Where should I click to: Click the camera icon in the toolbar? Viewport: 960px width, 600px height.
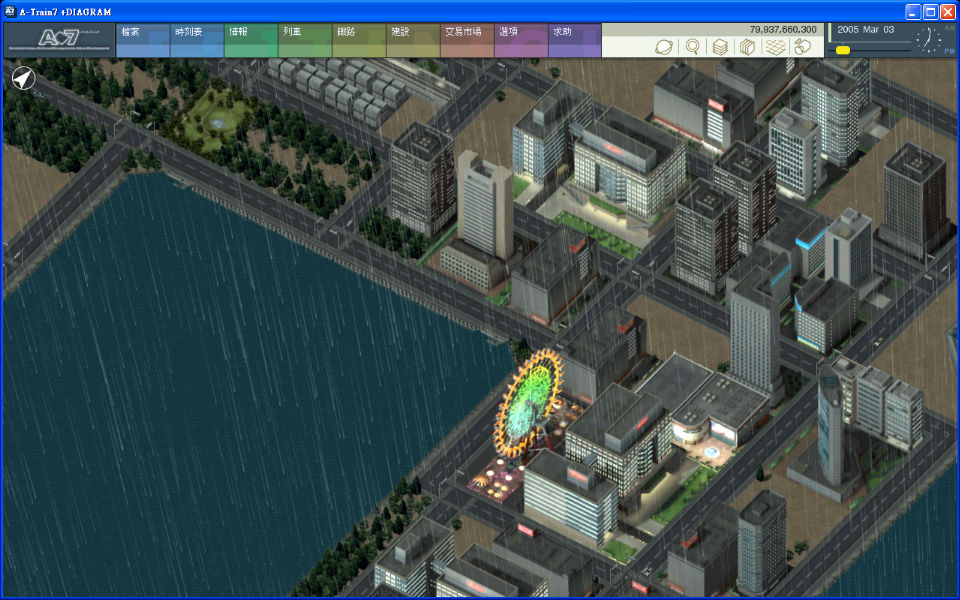point(801,47)
